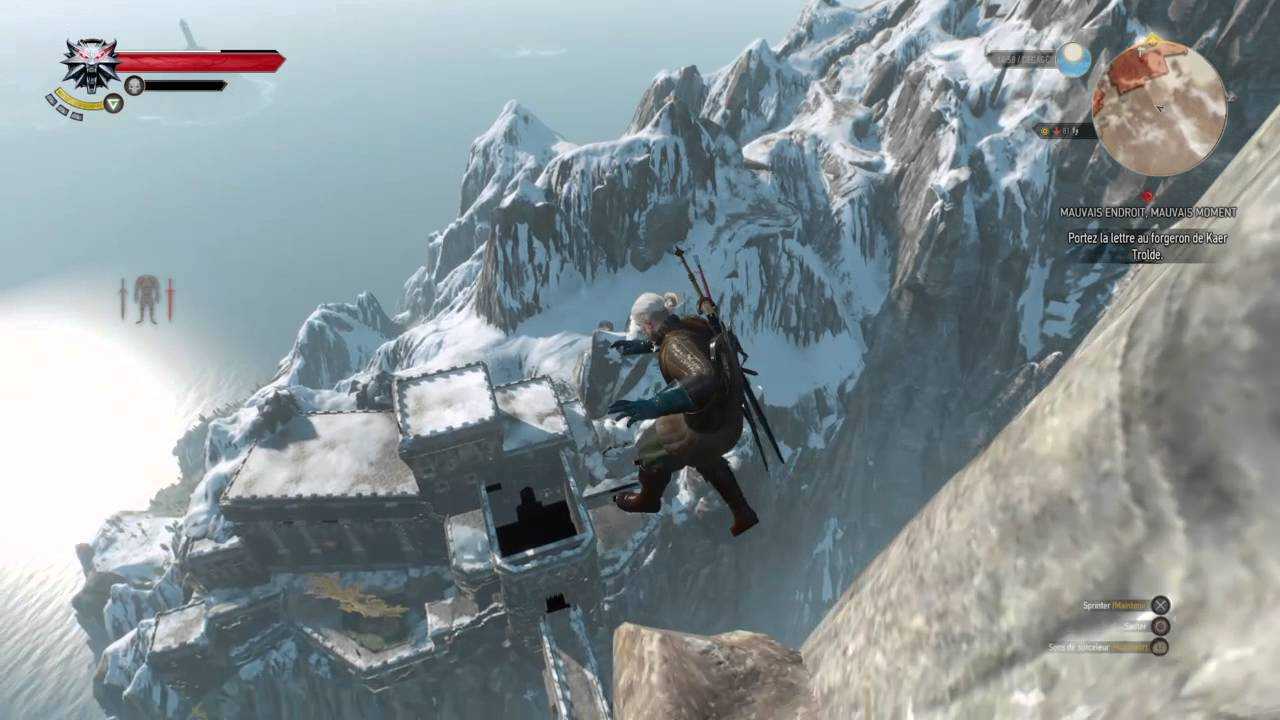This screenshot has width=1280, height=720.
Task: Click the skull toxicity icon
Action: tap(134, 86)
